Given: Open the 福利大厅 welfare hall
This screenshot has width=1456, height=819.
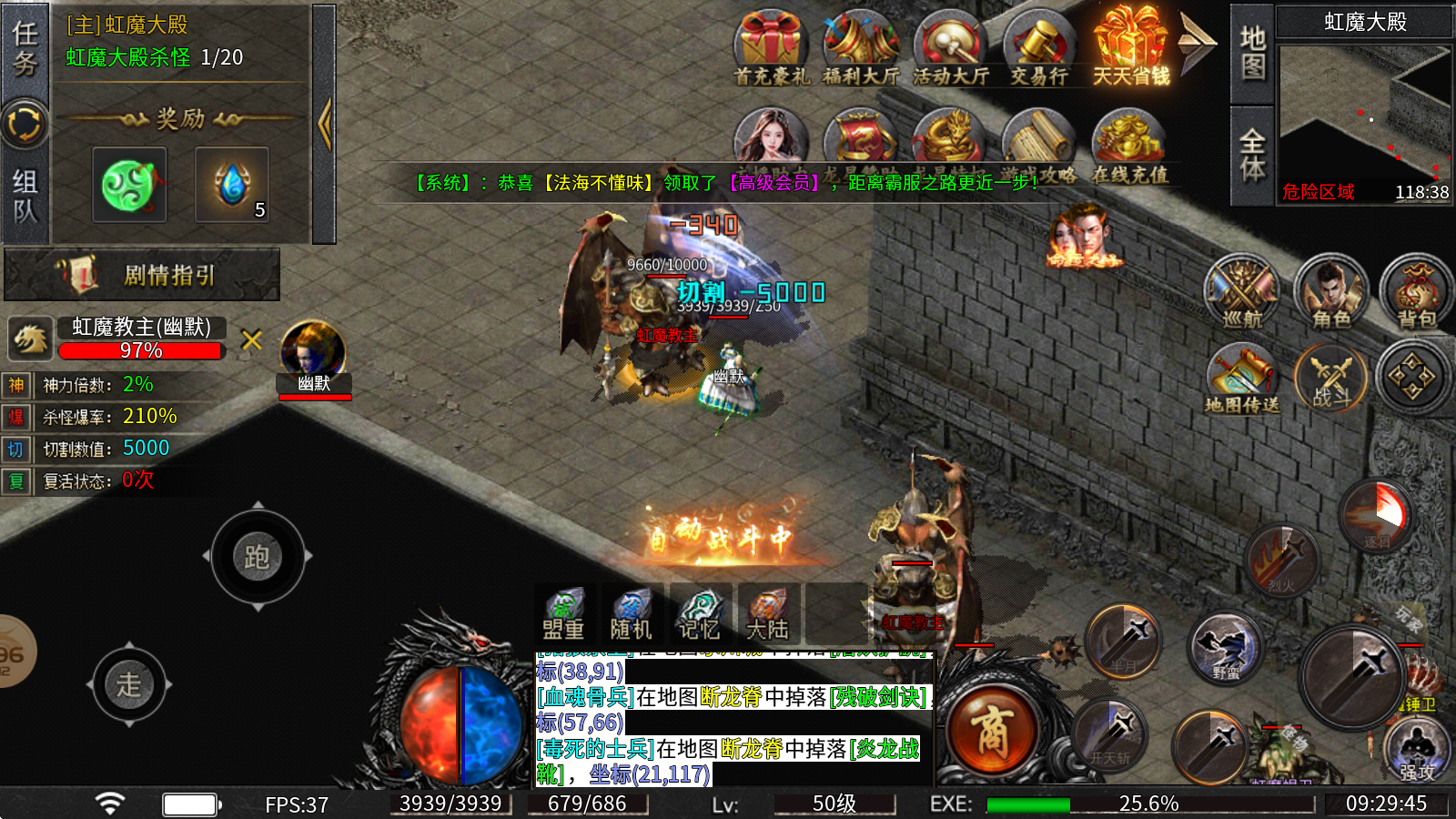Looking at the screenshot, I should click(860, 49).
